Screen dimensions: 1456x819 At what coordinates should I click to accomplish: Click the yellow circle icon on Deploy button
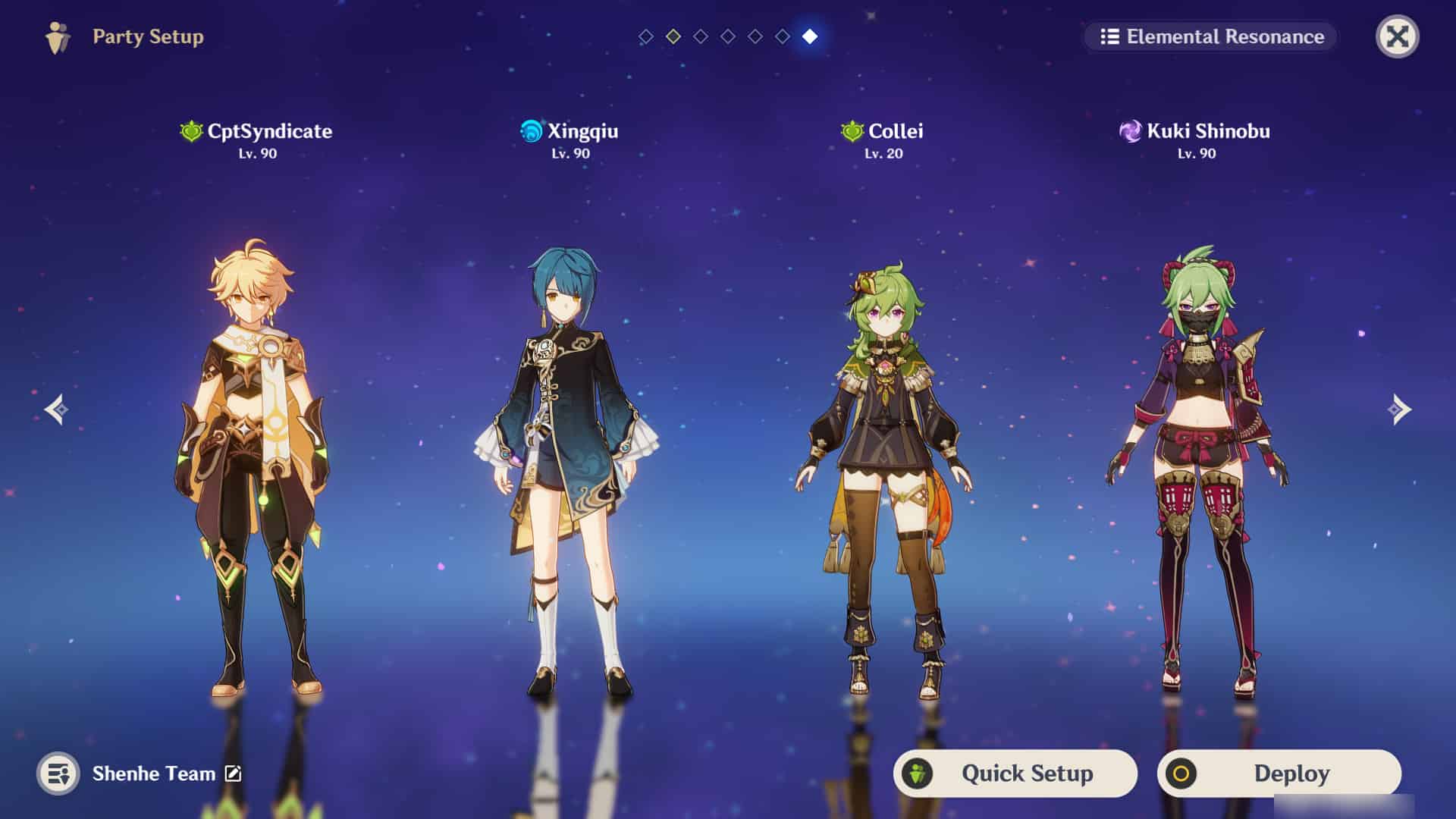pyautogui.click(x=1184, y=773)
